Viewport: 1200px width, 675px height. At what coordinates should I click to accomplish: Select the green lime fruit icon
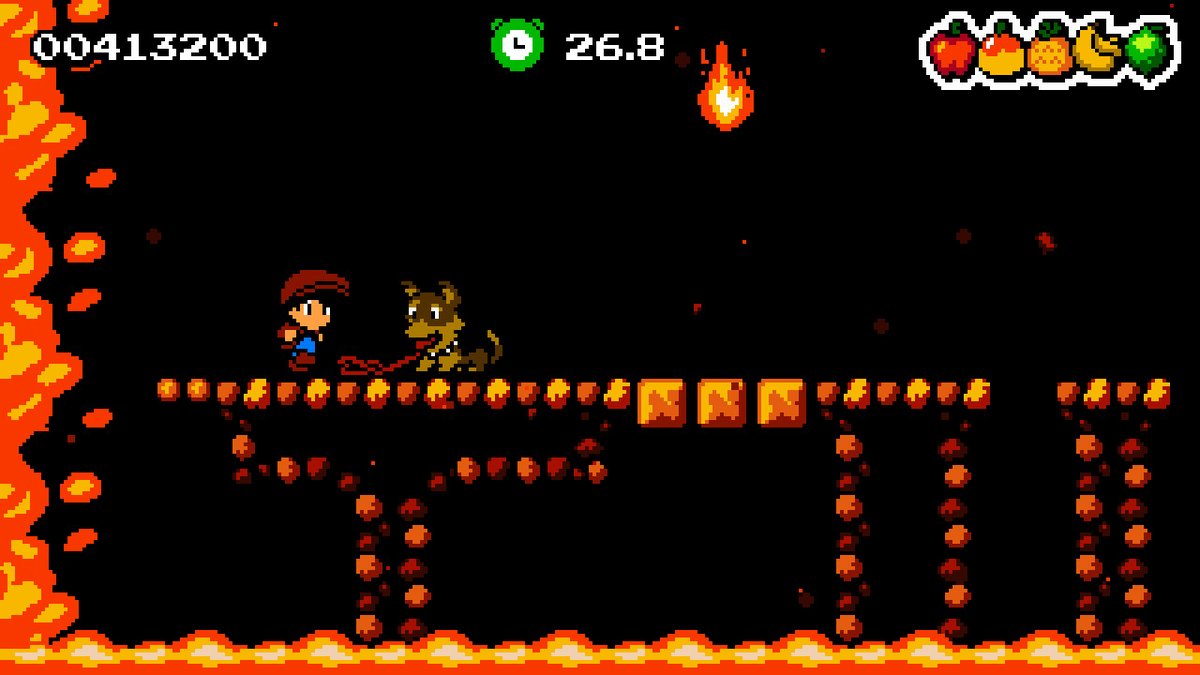[x=1144, y=50]
